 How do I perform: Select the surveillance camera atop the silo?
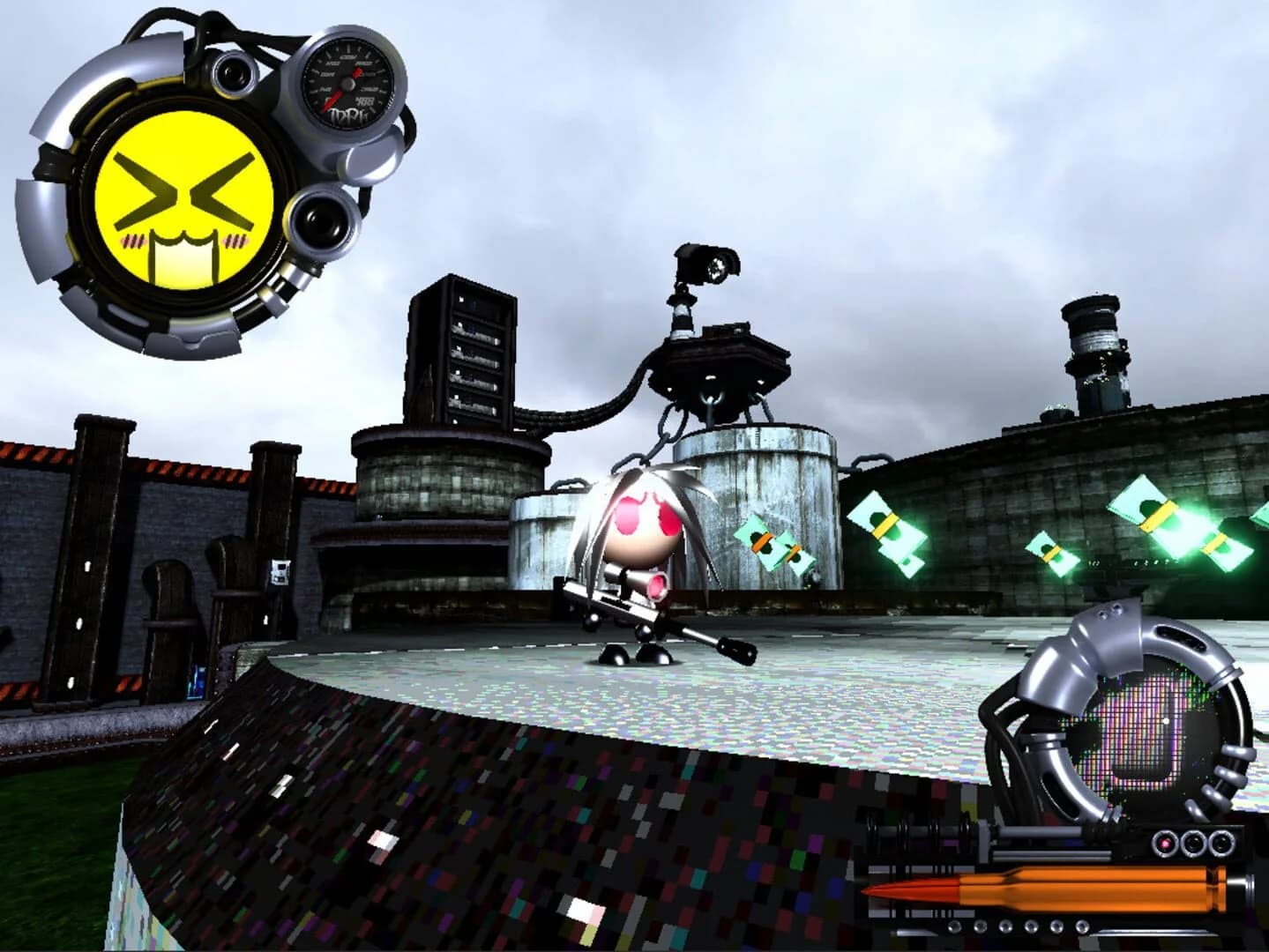(702, 264)
